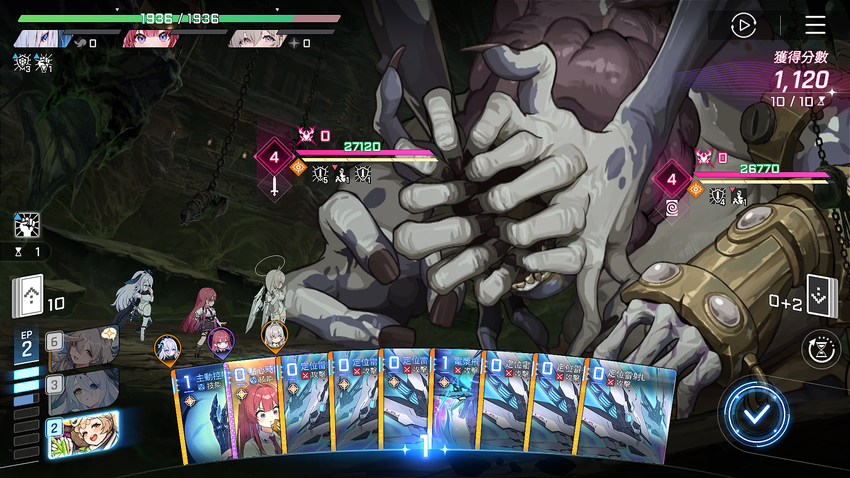Open the hourglass turn history button

pyautogui.click(x=821, y=349)
